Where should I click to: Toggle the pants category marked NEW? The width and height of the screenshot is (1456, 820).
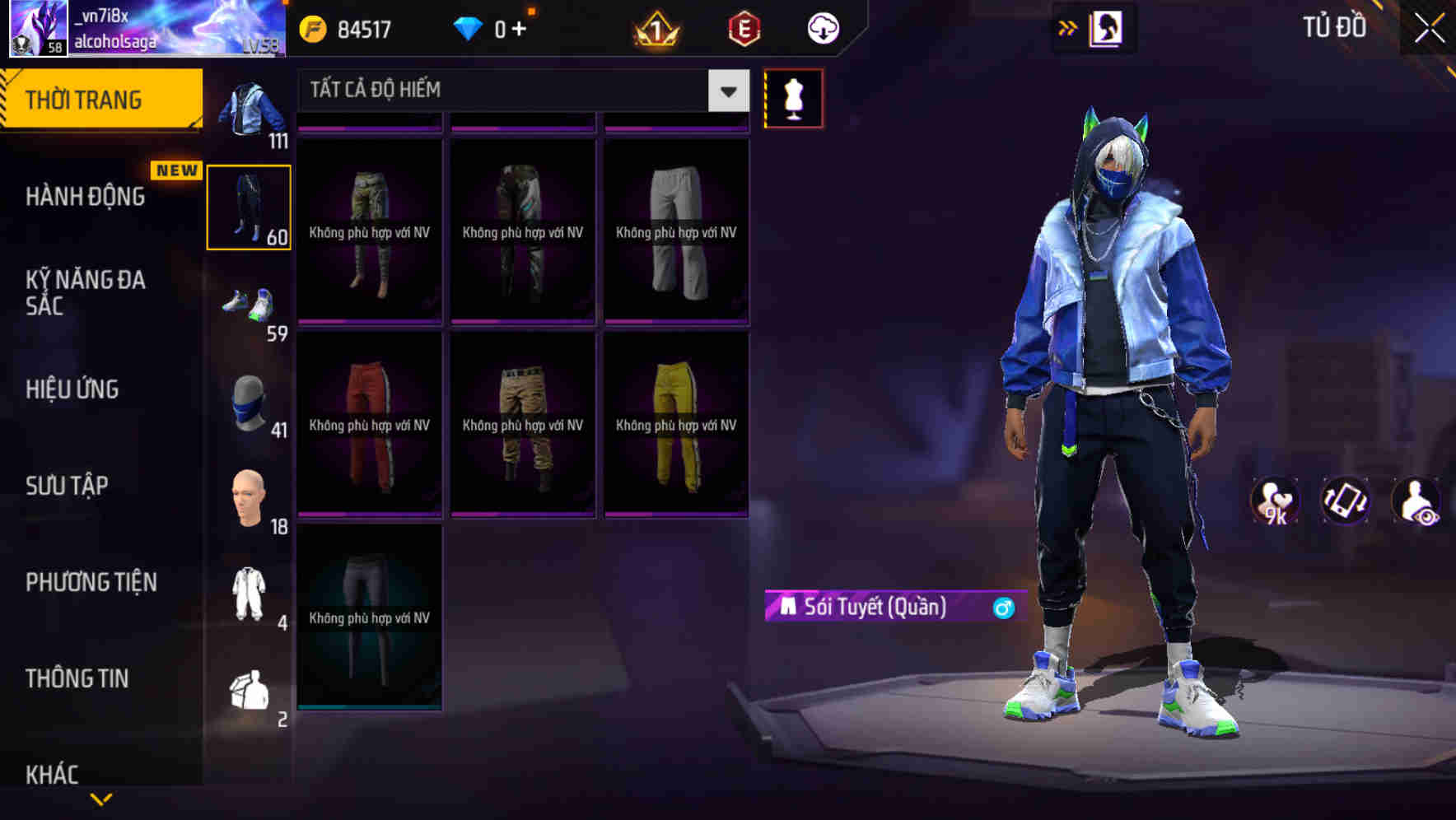250,207
